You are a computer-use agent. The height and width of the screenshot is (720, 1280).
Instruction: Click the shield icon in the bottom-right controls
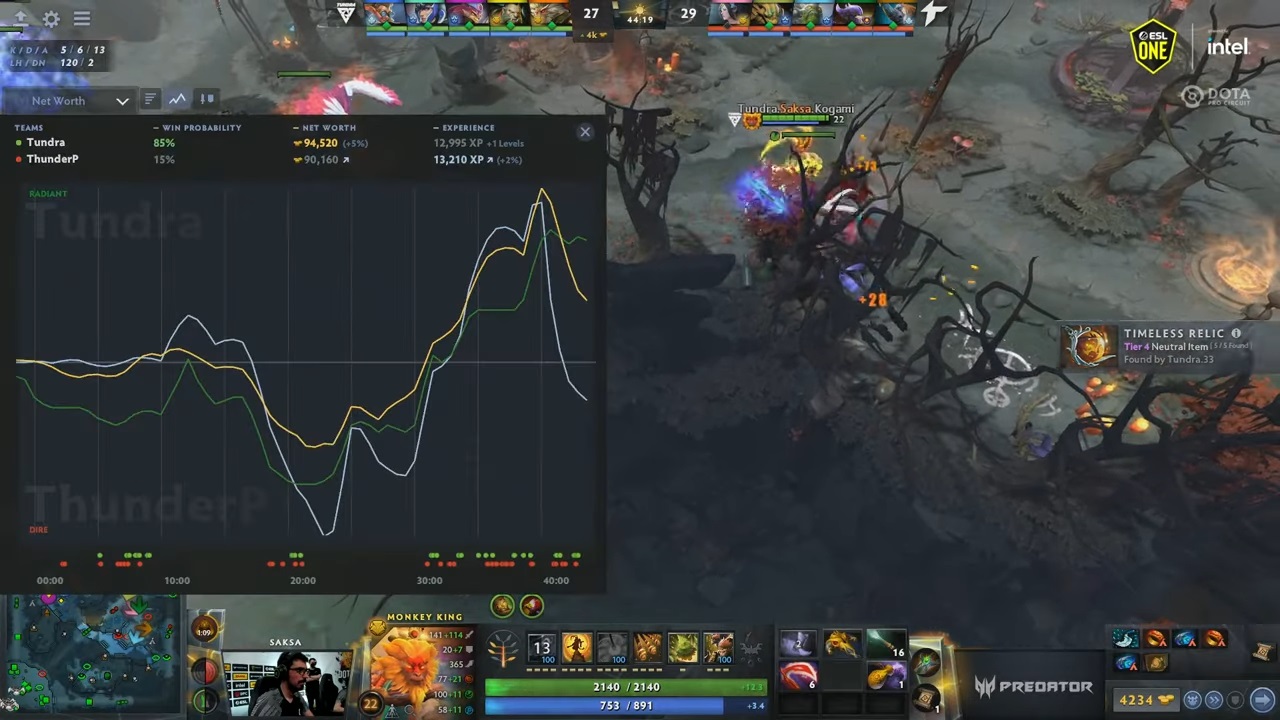click(x=1234, y=700)
